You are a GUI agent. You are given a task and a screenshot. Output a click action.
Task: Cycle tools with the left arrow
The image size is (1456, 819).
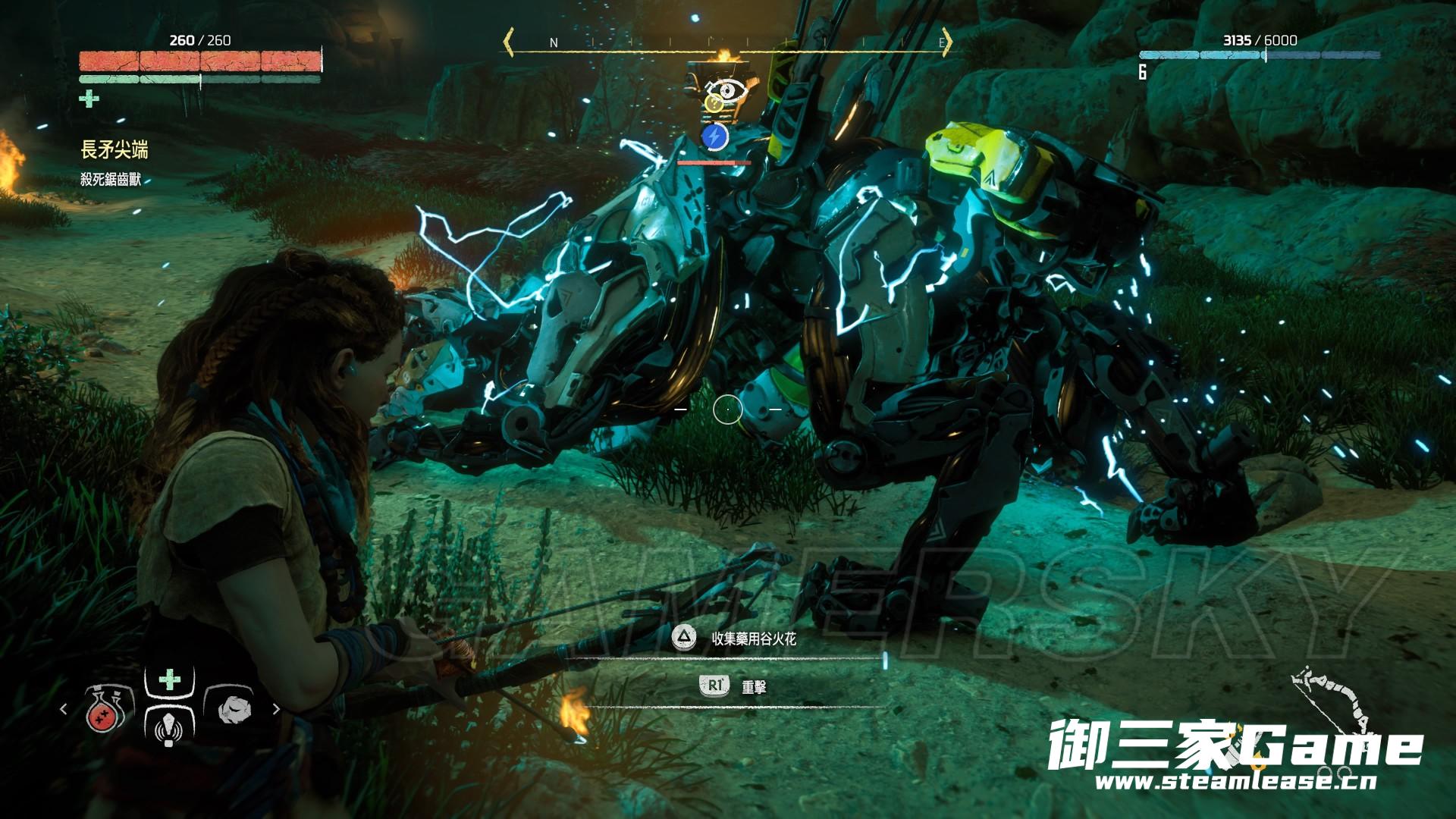(64, 710)
